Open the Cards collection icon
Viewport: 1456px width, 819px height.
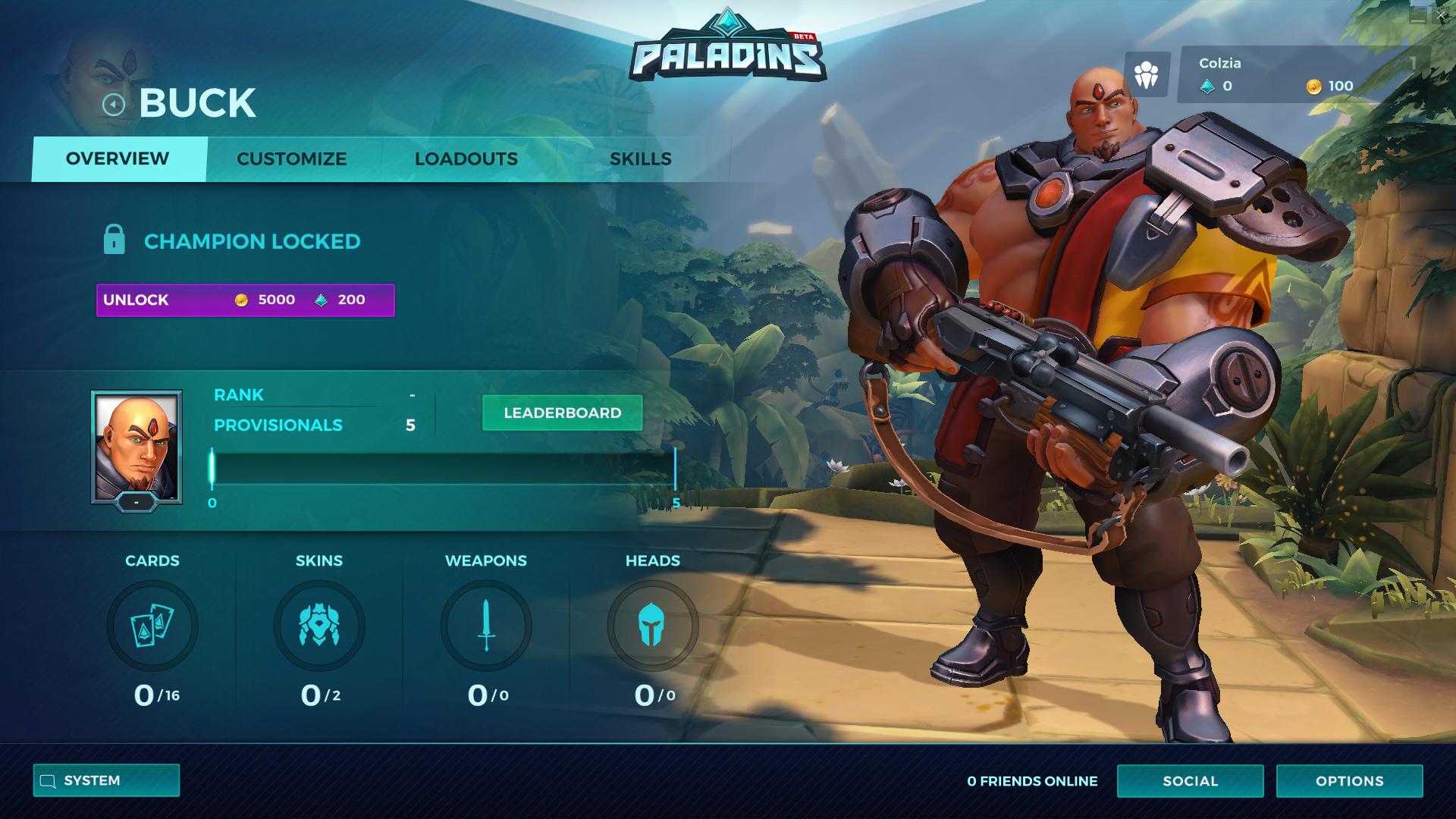coord(152,626)
